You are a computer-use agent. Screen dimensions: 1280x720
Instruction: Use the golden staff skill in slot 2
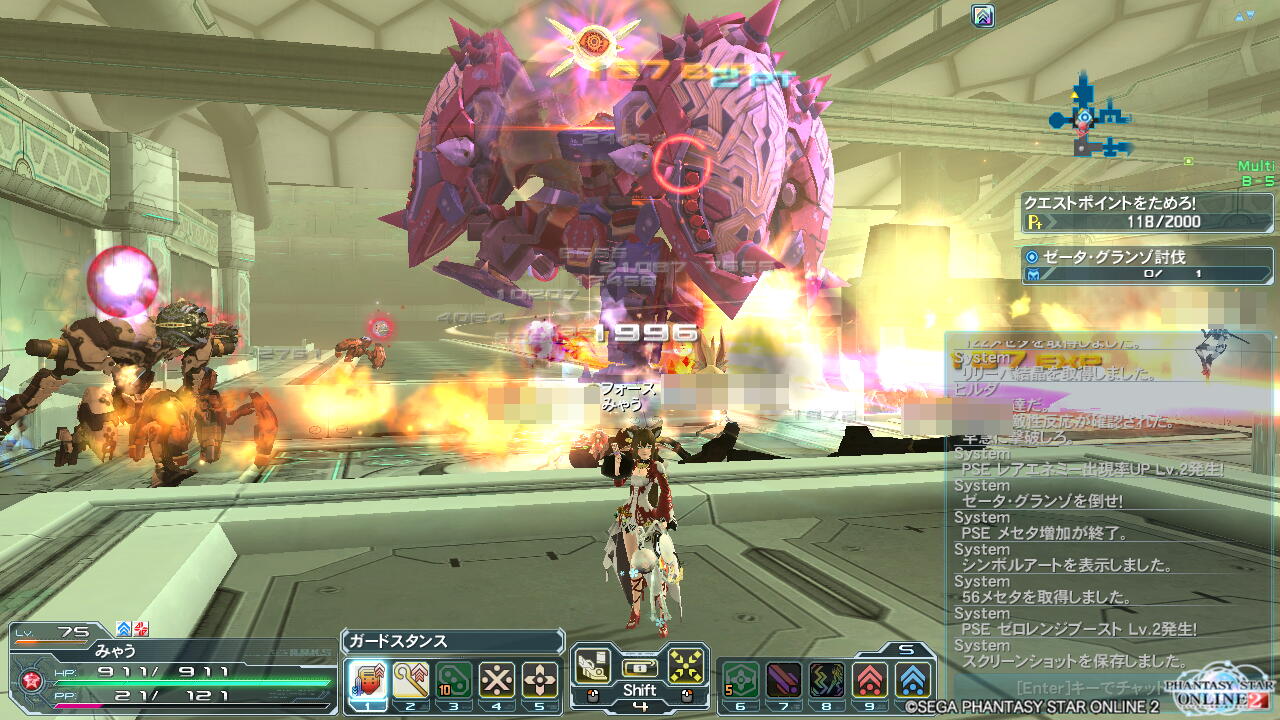pyautogui.click(x=410, y=680)
